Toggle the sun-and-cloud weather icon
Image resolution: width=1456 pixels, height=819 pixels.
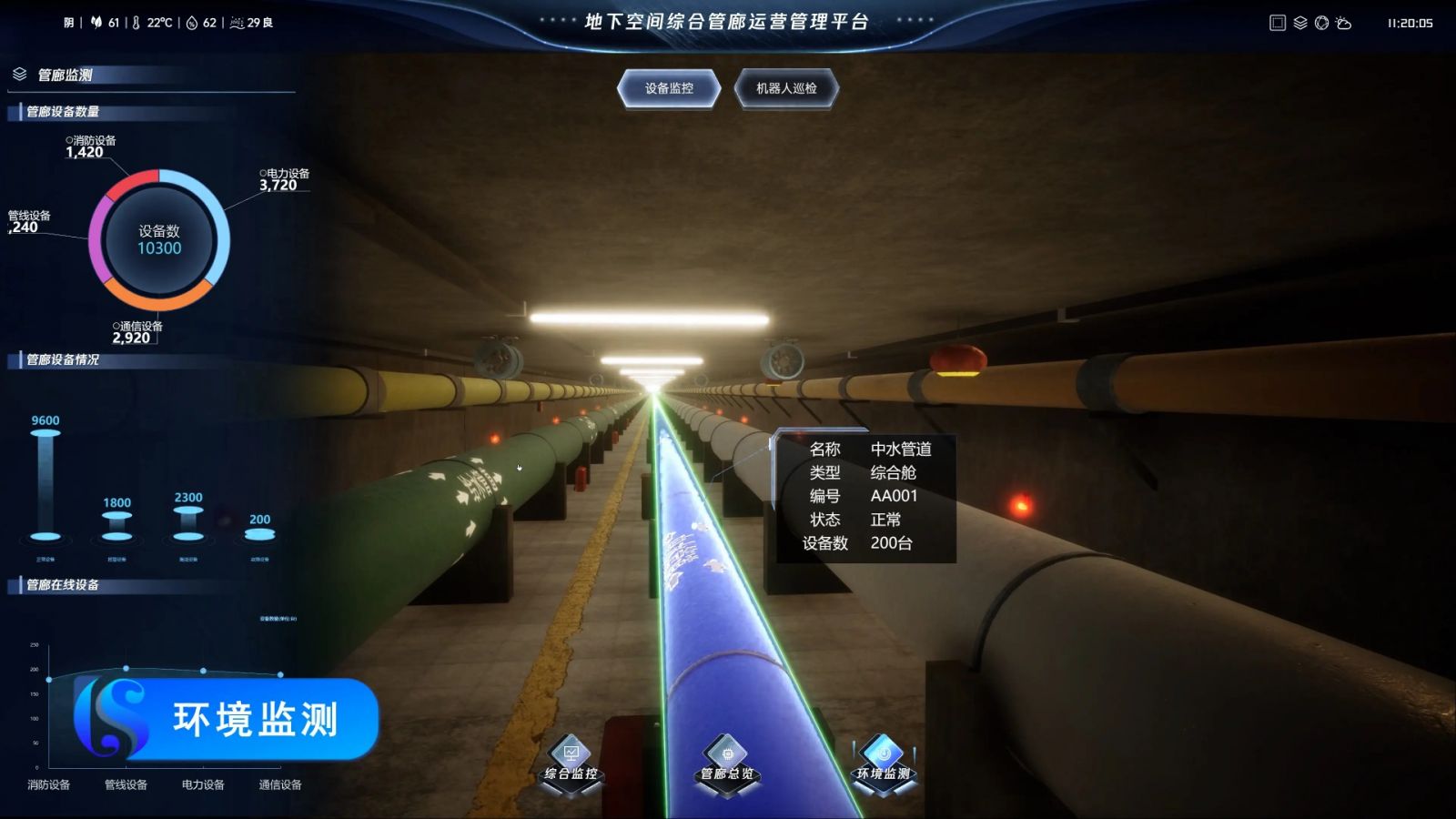click(1344, 23)
